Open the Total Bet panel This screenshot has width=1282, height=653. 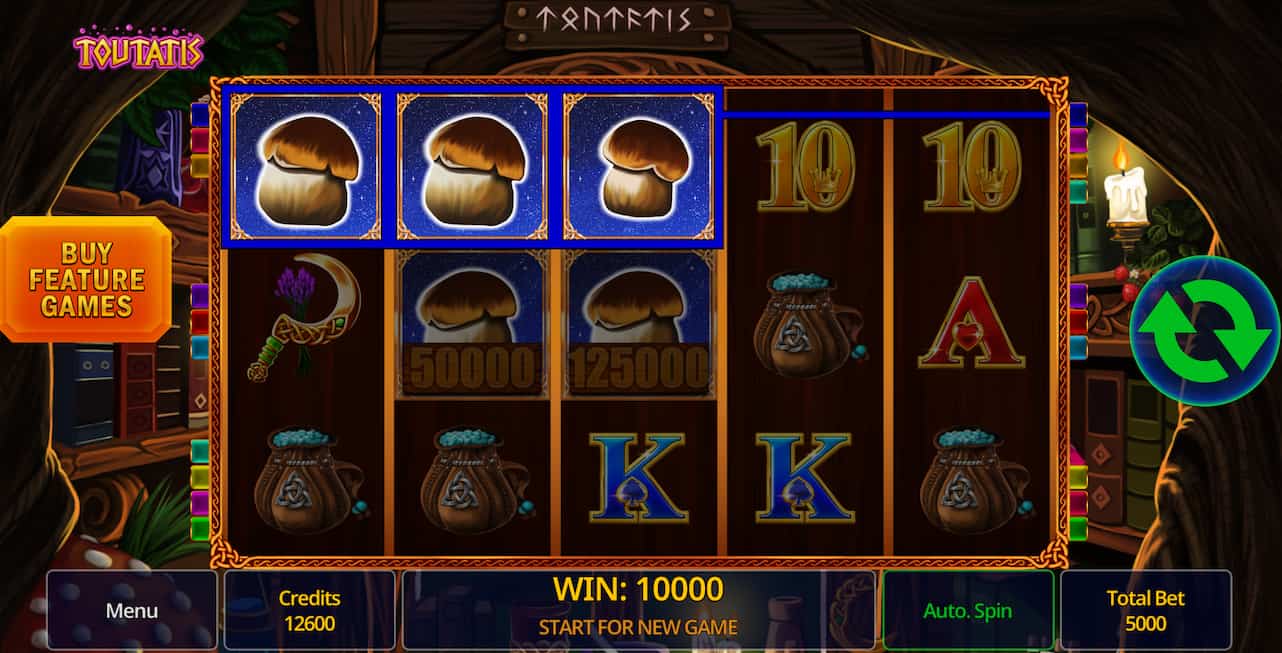tap(1145, 610)
